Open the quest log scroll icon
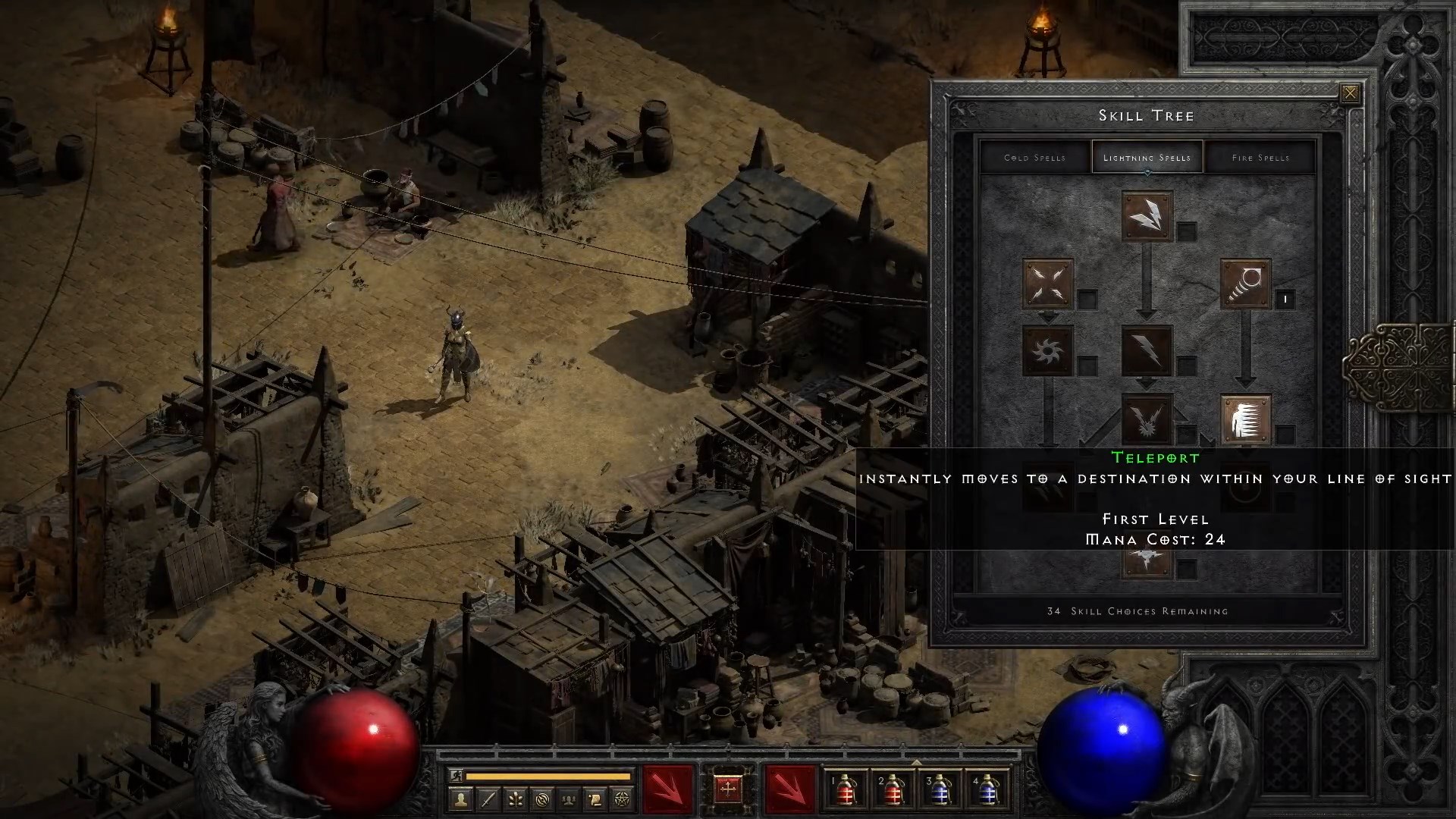The height and width of the screenshot is (819, 1456). click(x=596, y=801)
